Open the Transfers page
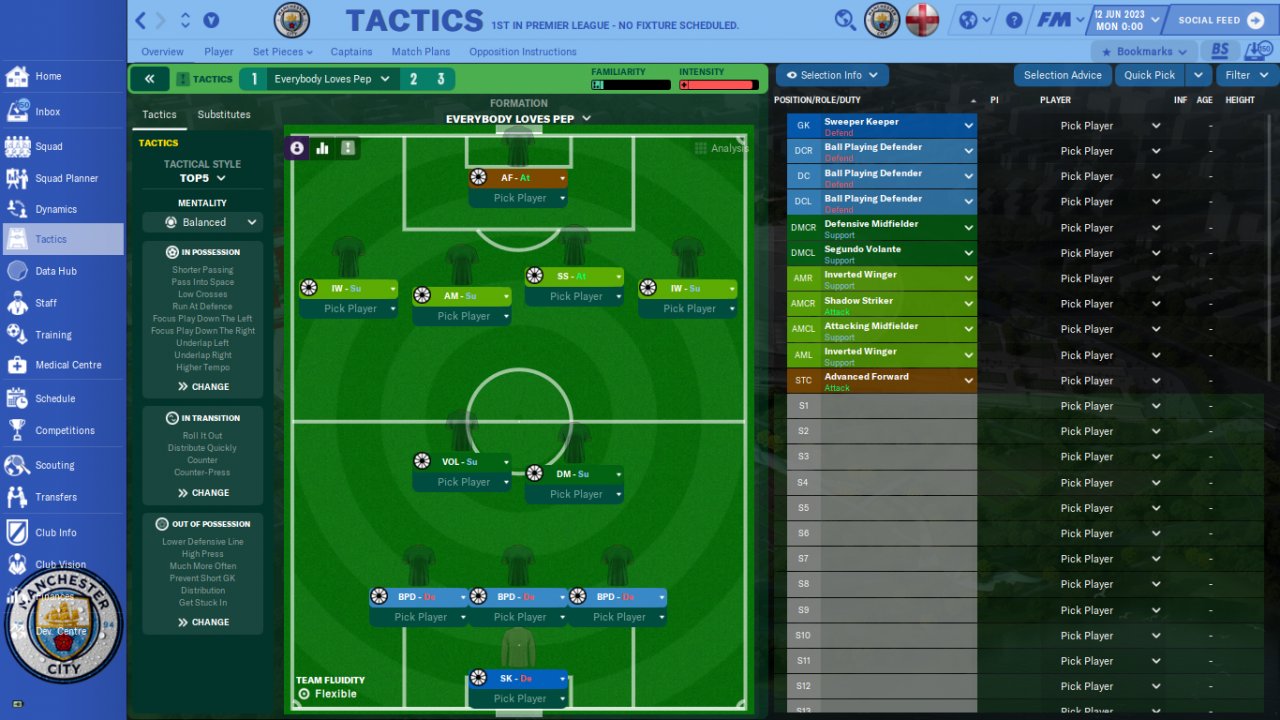 55,497
